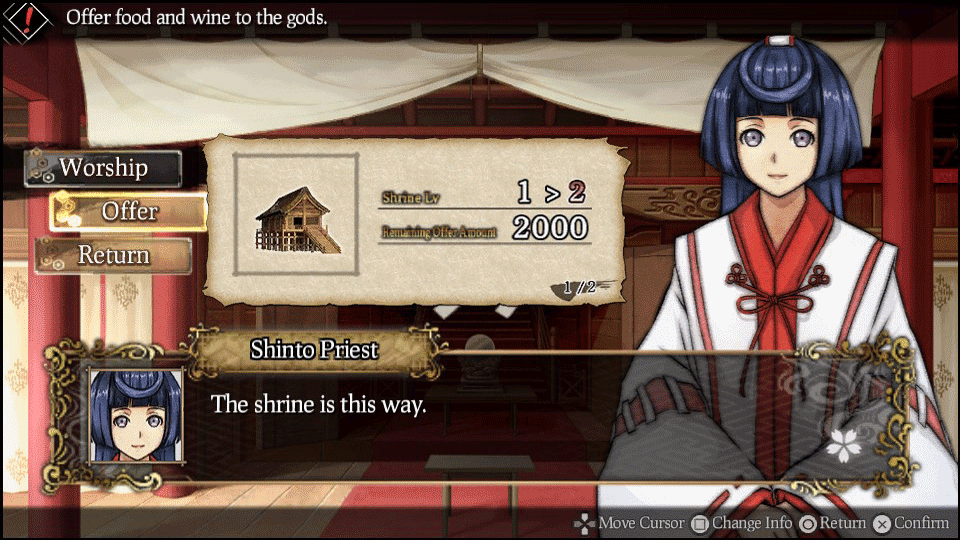The width and height of the screenshot is (960, 540).
Task: Choose the Offer menu entry
Action: tap(129, 211)
